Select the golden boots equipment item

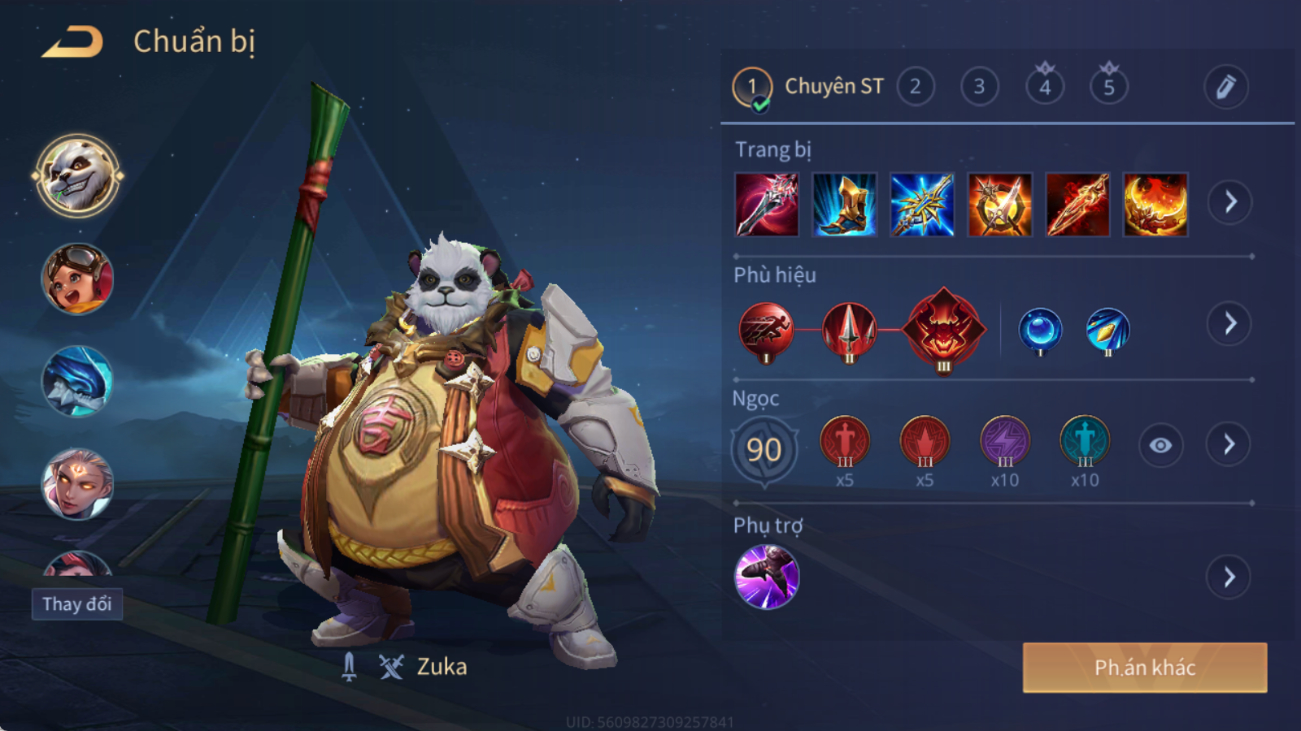pyautogui.click(x=844, y=205)
